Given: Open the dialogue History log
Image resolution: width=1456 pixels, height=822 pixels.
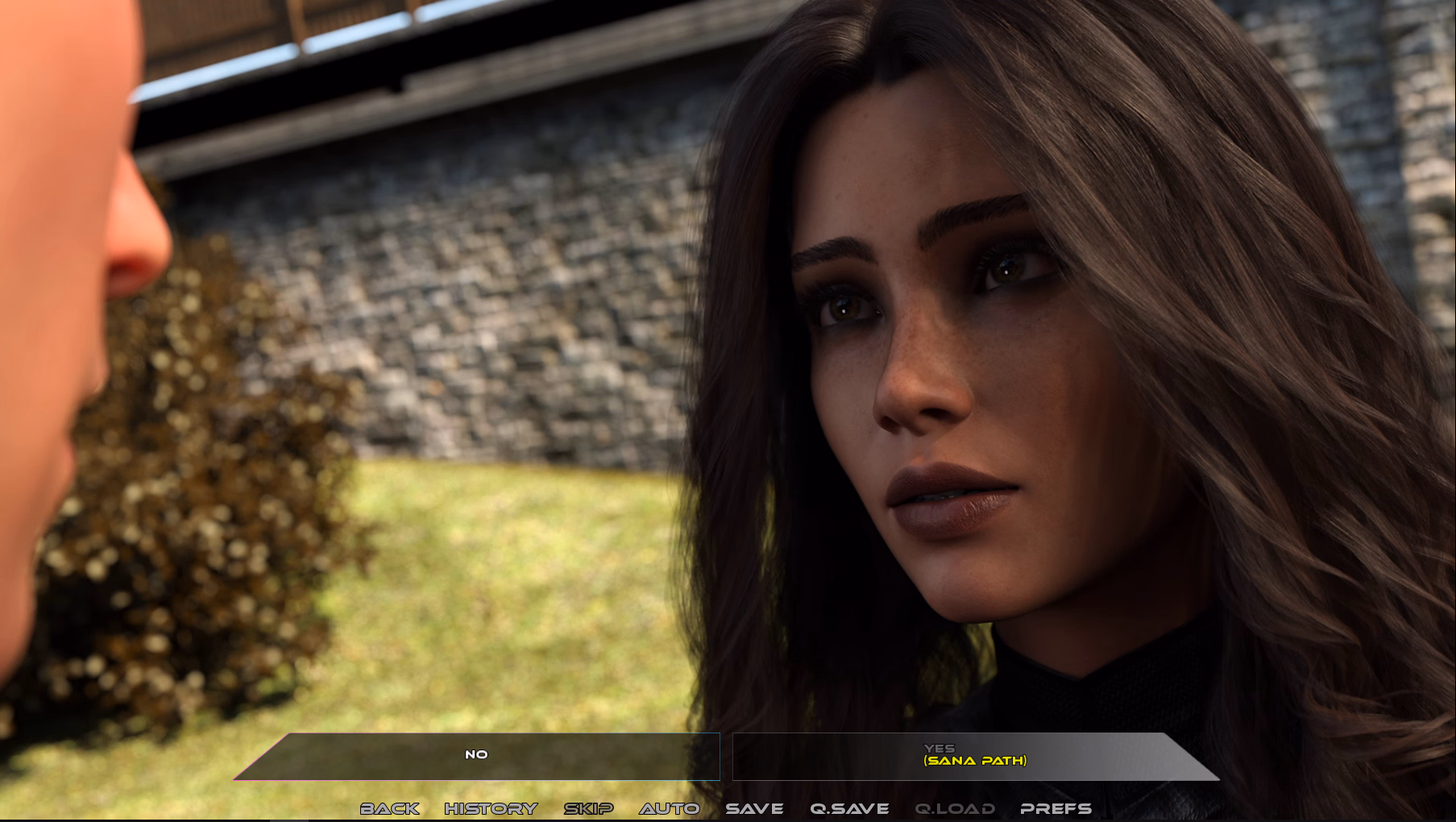Looking at the screenshot, I should pyautogui.click(x=491, y=808).
